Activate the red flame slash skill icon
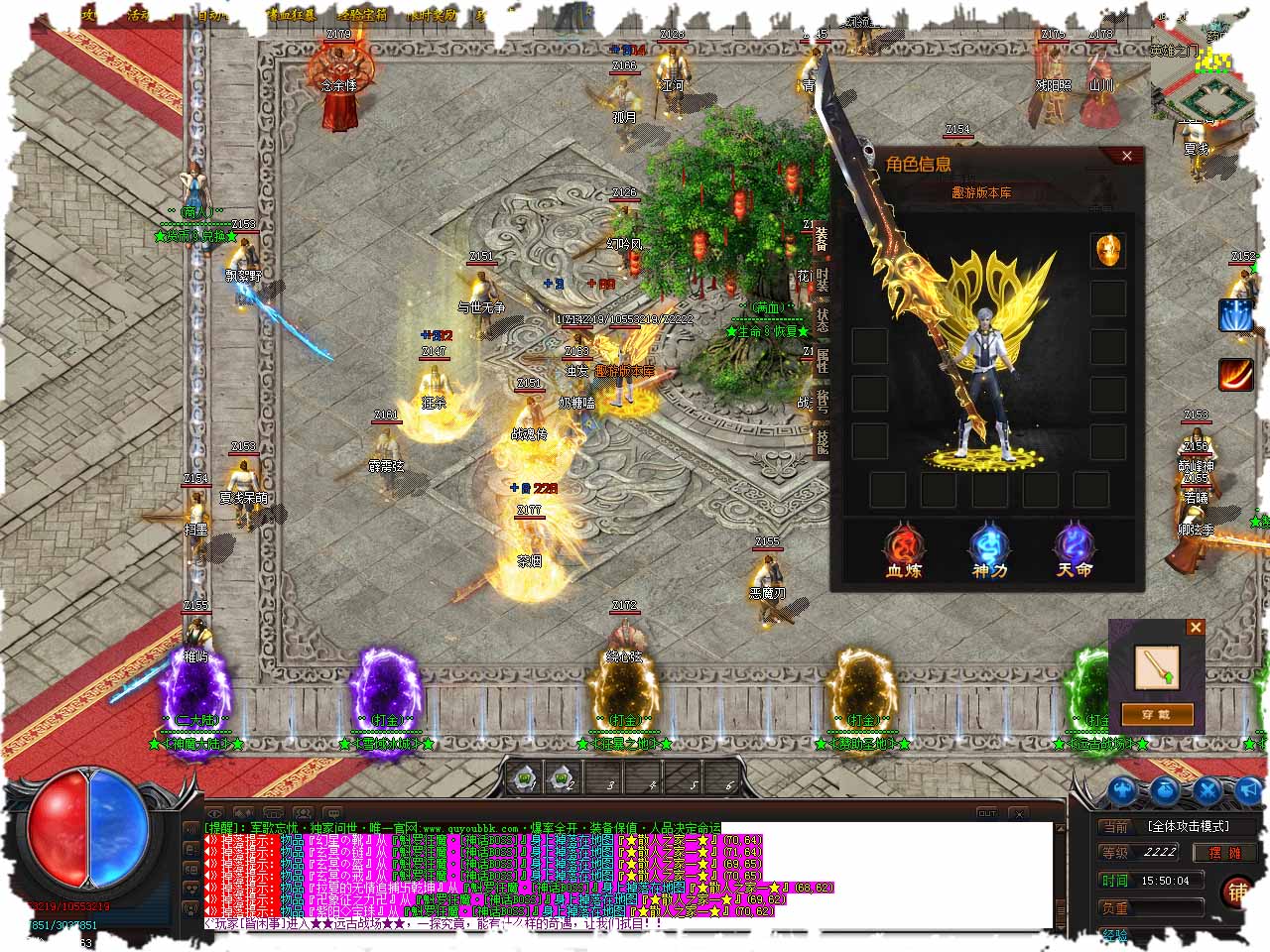The image size is (1270, 952). [x=1235, y=374]
